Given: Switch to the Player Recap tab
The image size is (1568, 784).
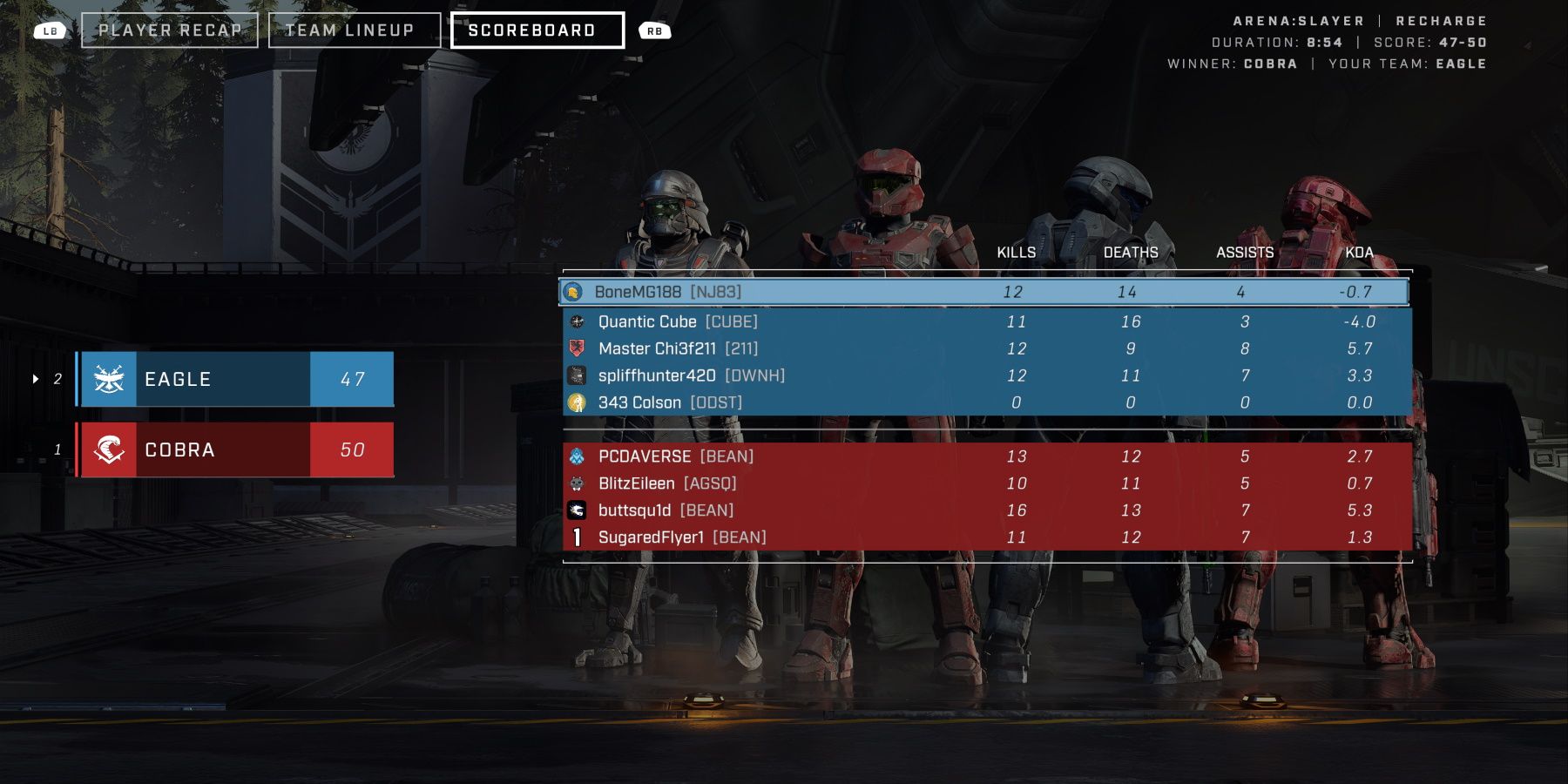Looking at the screenshot, I should (171, 30).
